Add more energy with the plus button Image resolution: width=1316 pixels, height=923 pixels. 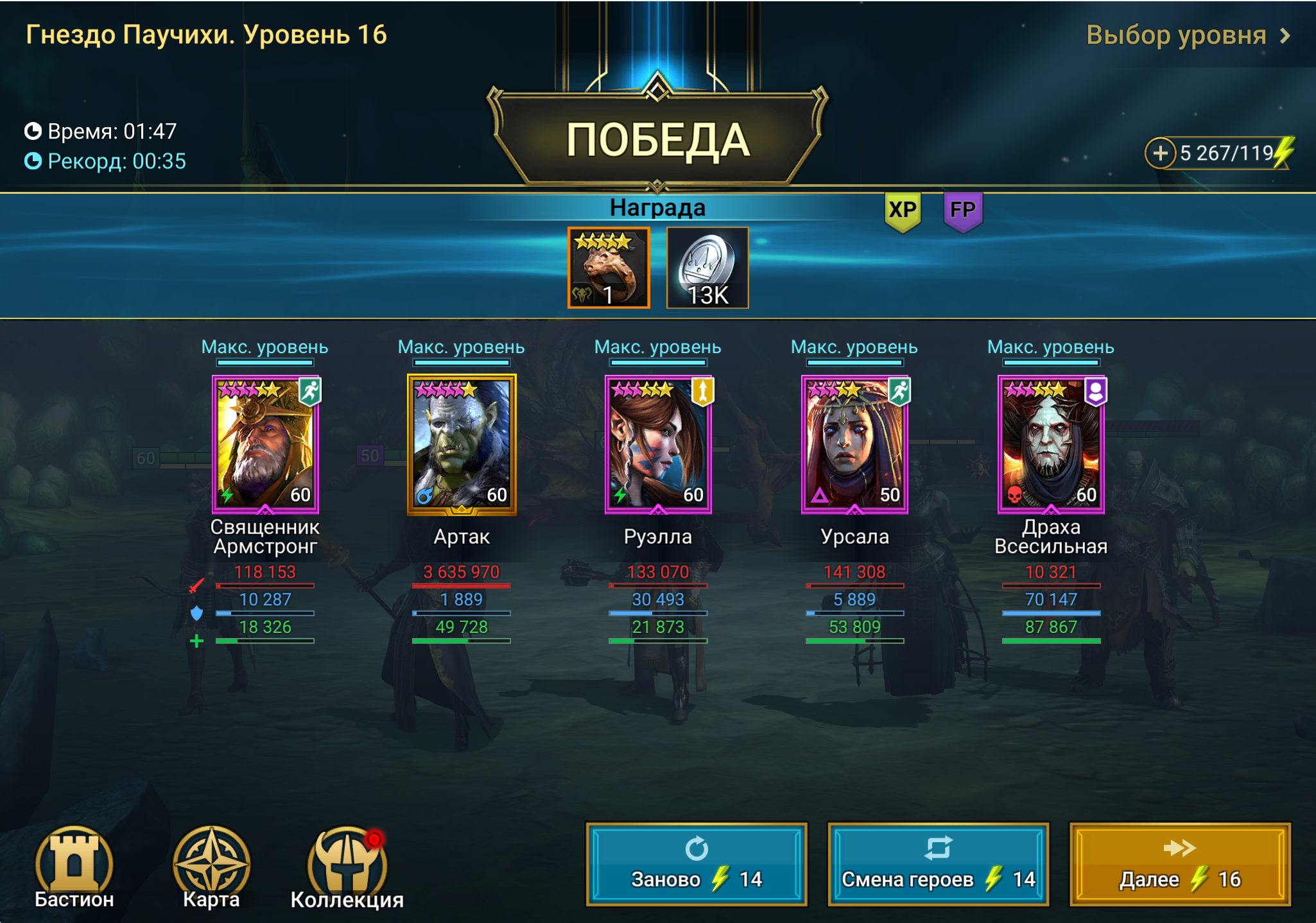[x=1159, y=153]
